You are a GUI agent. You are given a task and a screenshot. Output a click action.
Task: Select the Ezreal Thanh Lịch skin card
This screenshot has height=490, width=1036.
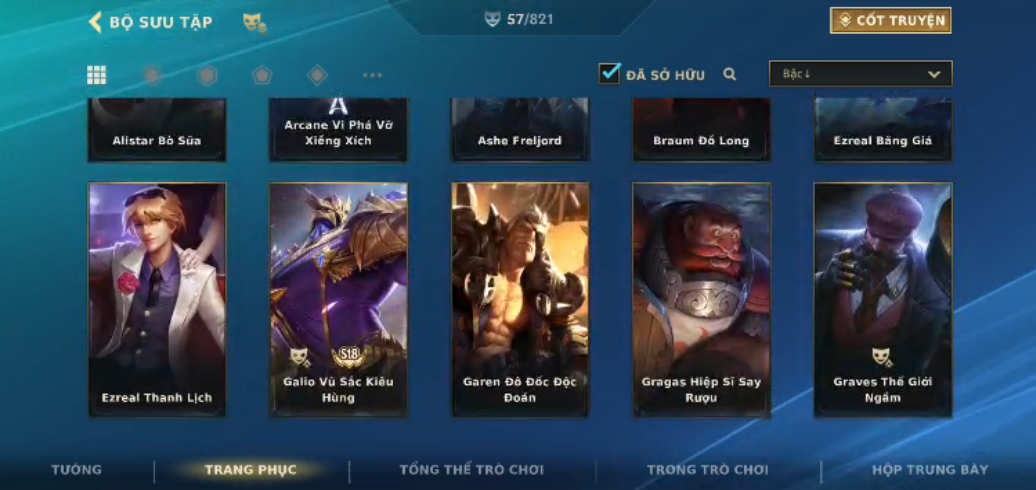[157, 298]
